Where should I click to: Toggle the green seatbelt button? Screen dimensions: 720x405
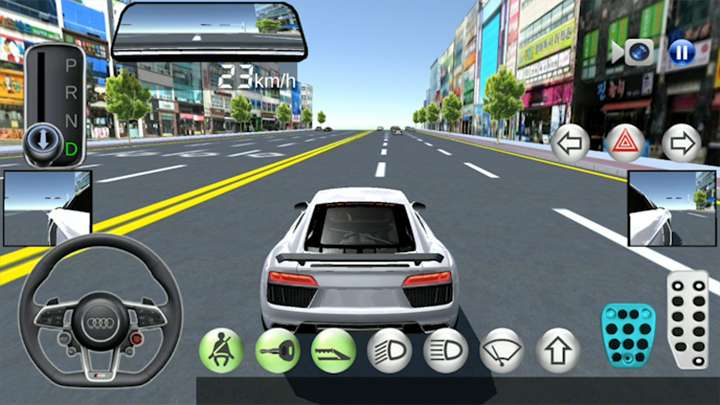tap(221, 350)
